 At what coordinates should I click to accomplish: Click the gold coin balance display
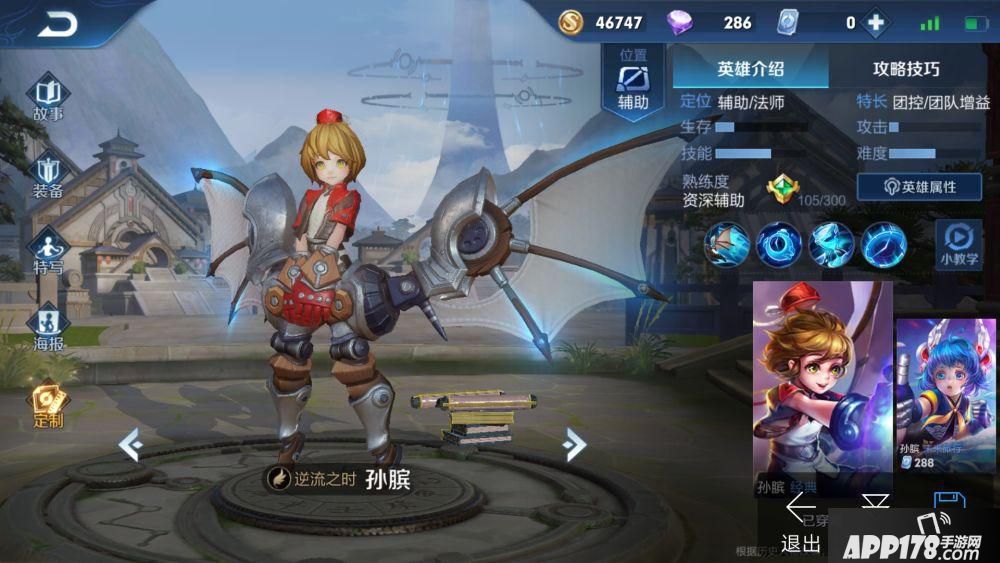(601, 23)
